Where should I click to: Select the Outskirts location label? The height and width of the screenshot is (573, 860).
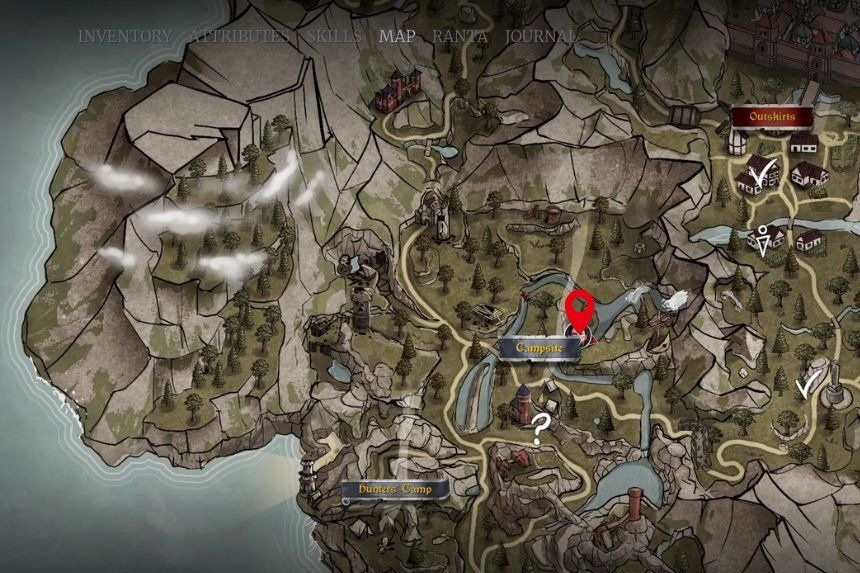[771, 116]
